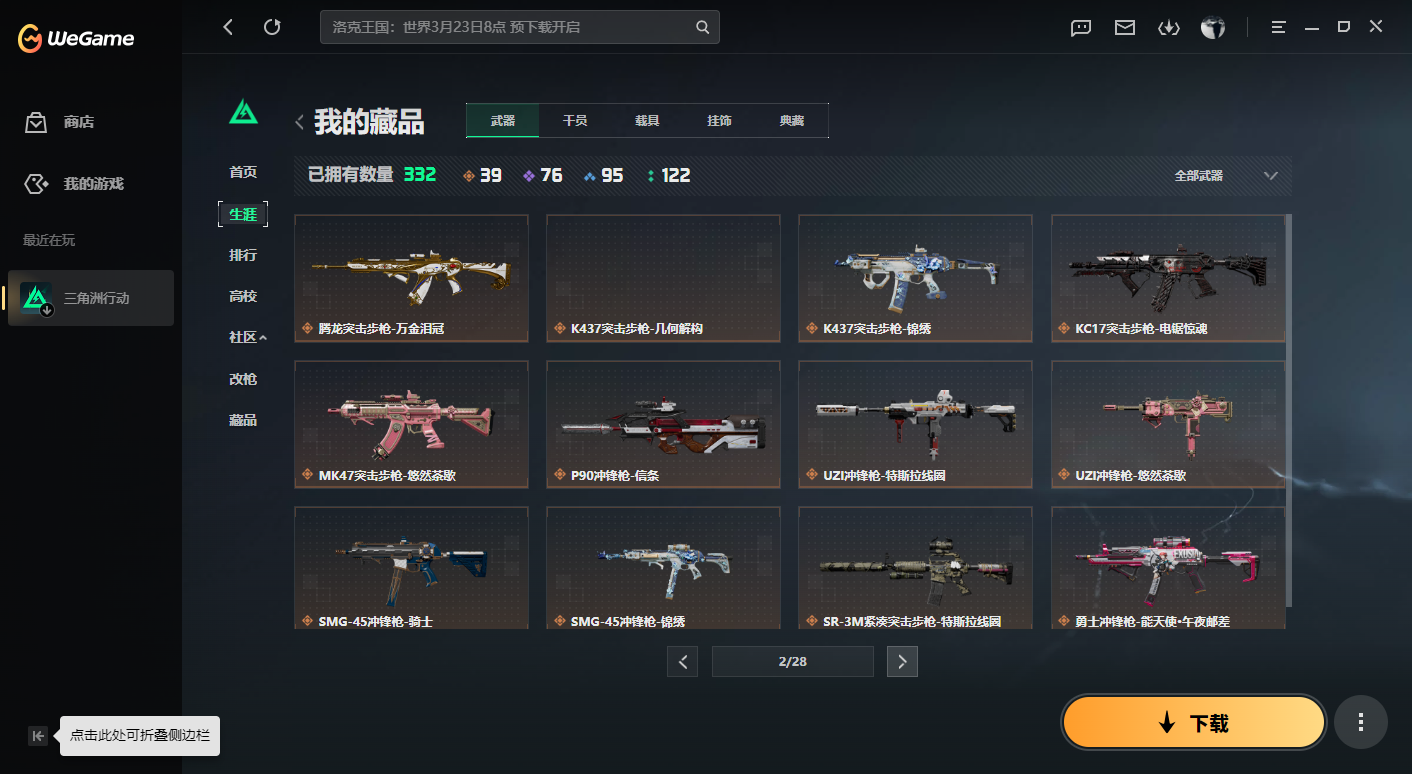Collapse the 社区 section in sidebar
The image size is (1412, 774).
[x=243, y=338]
